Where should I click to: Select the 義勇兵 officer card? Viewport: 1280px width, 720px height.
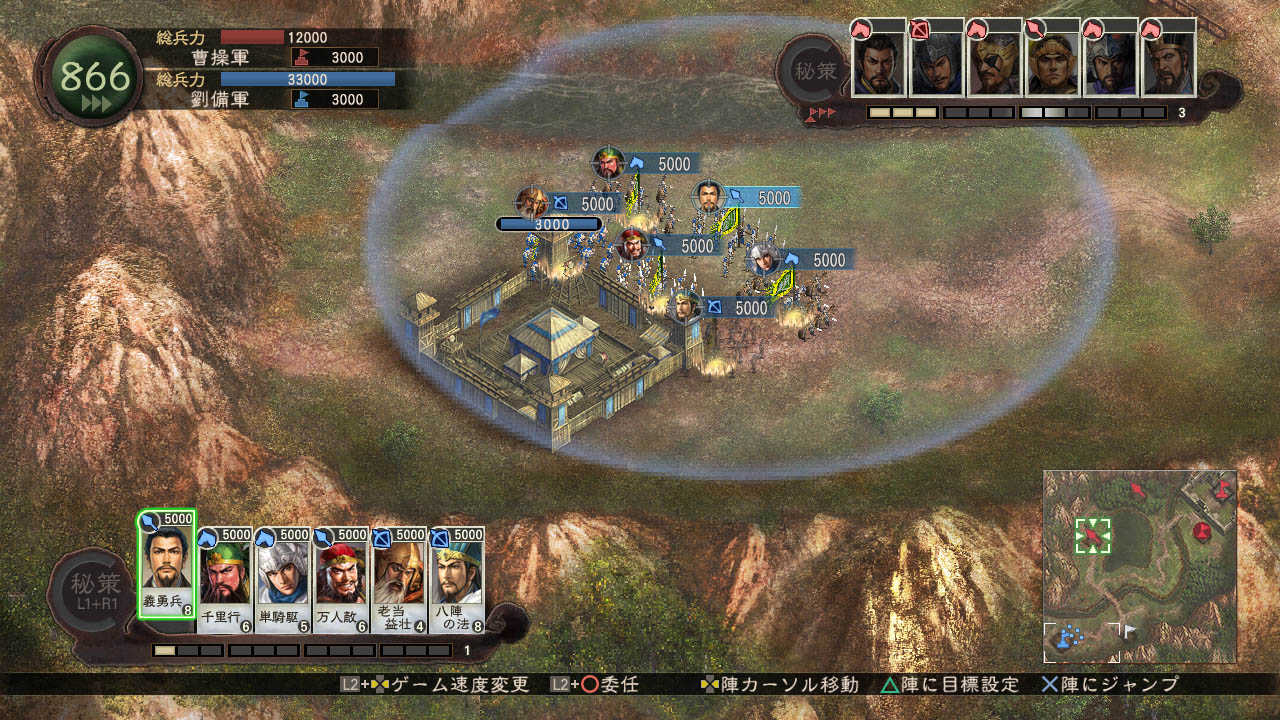[166, 564]
